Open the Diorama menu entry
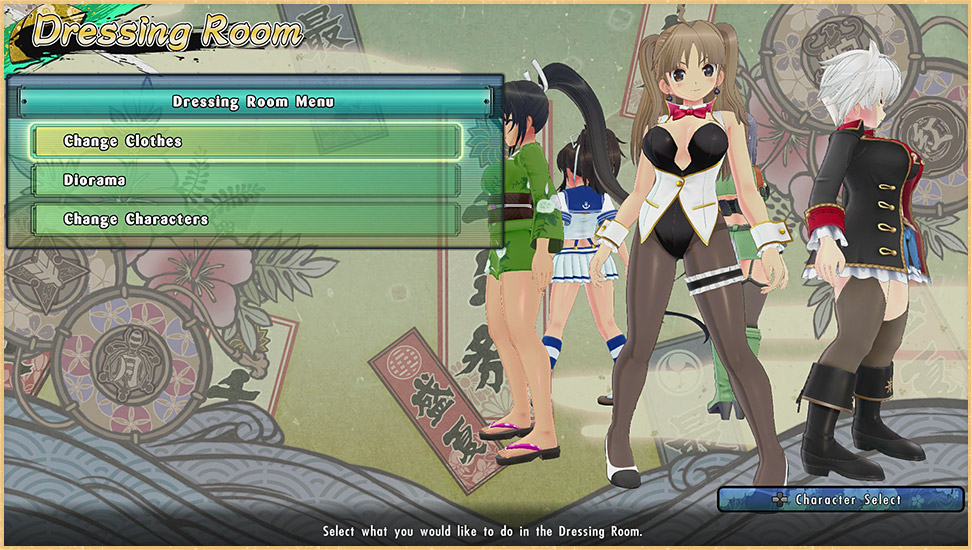The width and height of the screenshot is (972, 550). pos(246,181)
